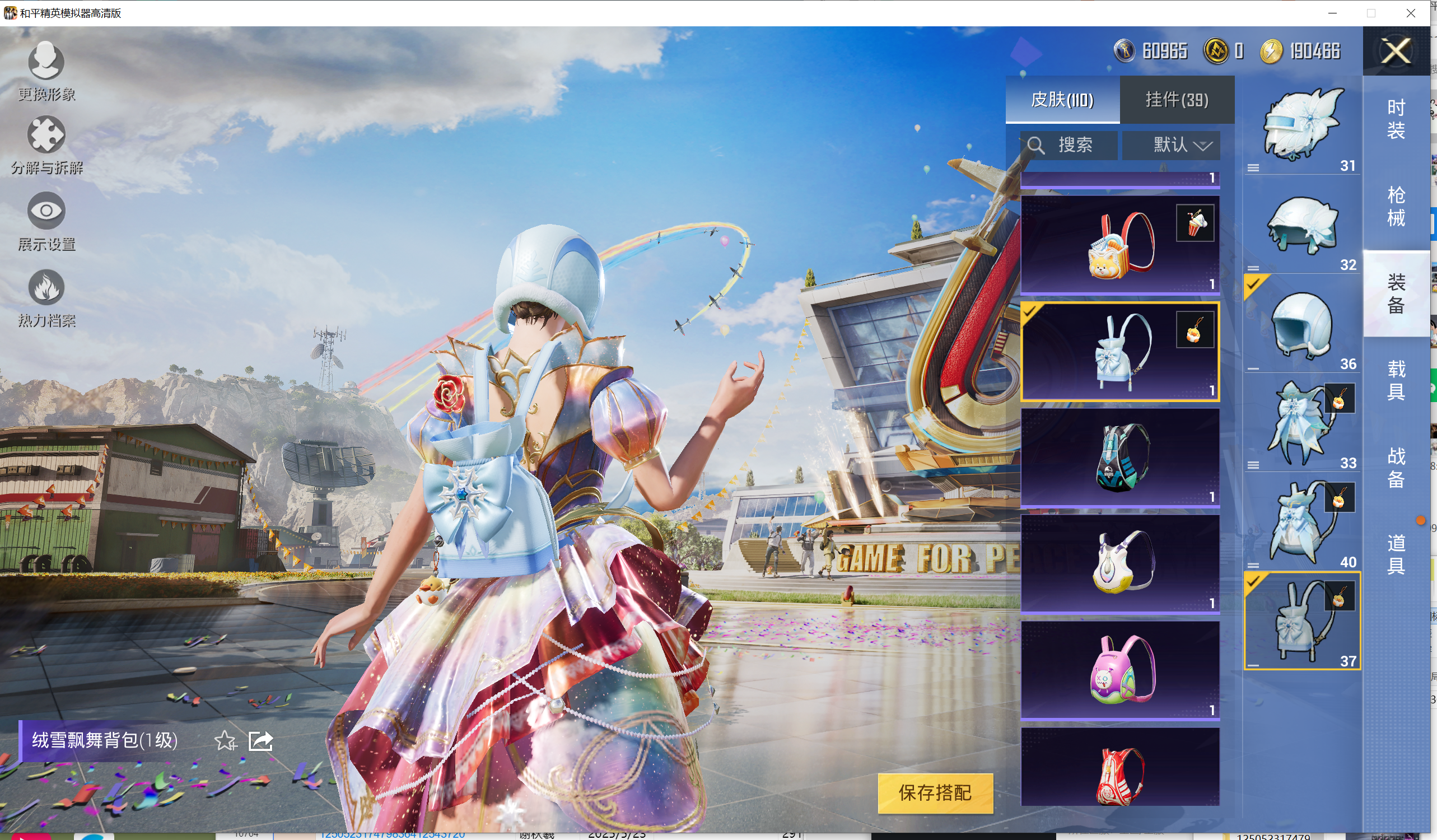This screenshot has height=840, width=1437.
Task: Choose the black and teal backpack skin
Action: pyautogui.click(x=1119, y=458)
